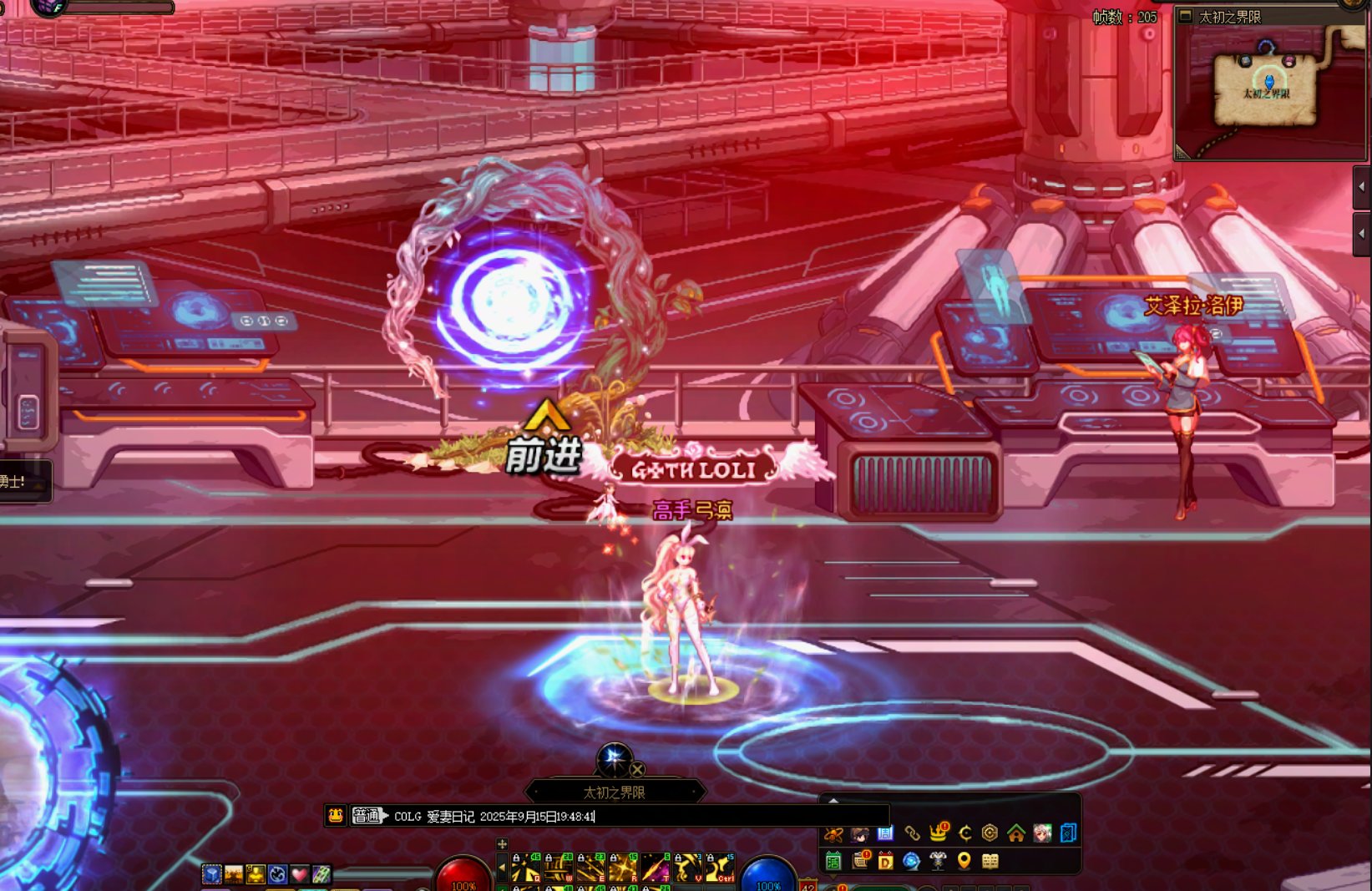Select the pink heart quick-slot icon
Viewport: 1372px width, 891px height.
point(299,874)
